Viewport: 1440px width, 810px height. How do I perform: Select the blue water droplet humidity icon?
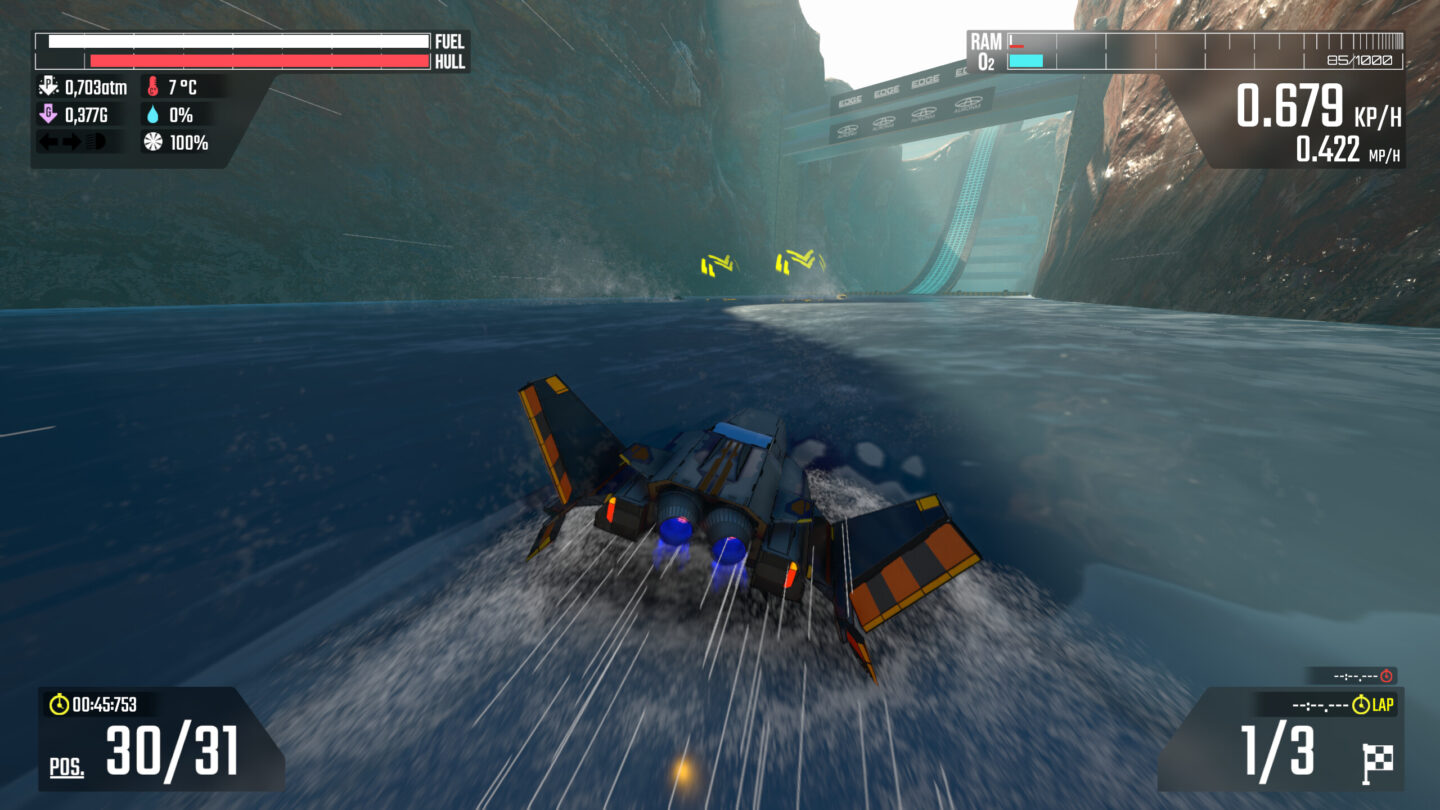pos(153,113)
